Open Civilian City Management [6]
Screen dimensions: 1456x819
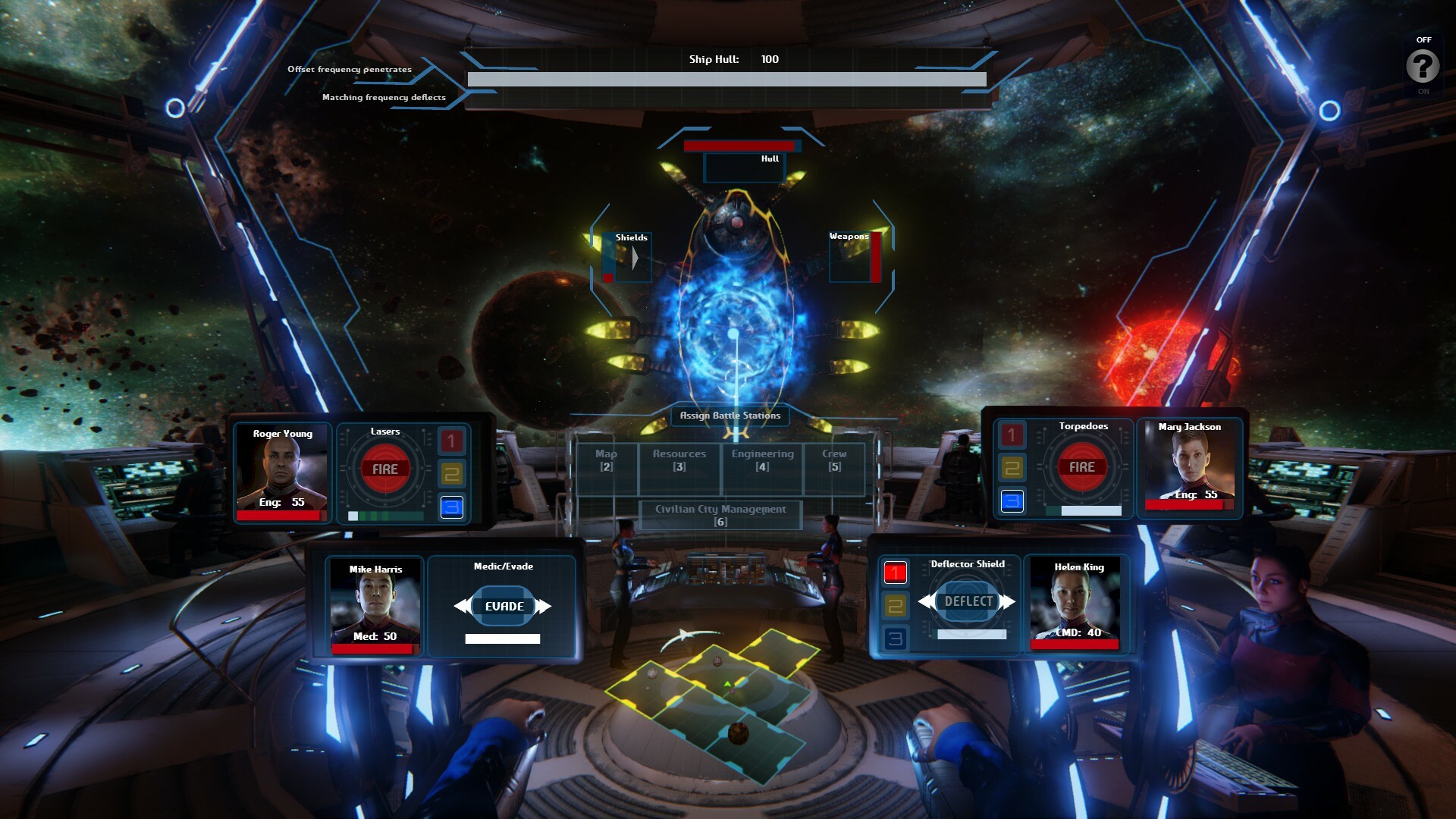point(720,516)
